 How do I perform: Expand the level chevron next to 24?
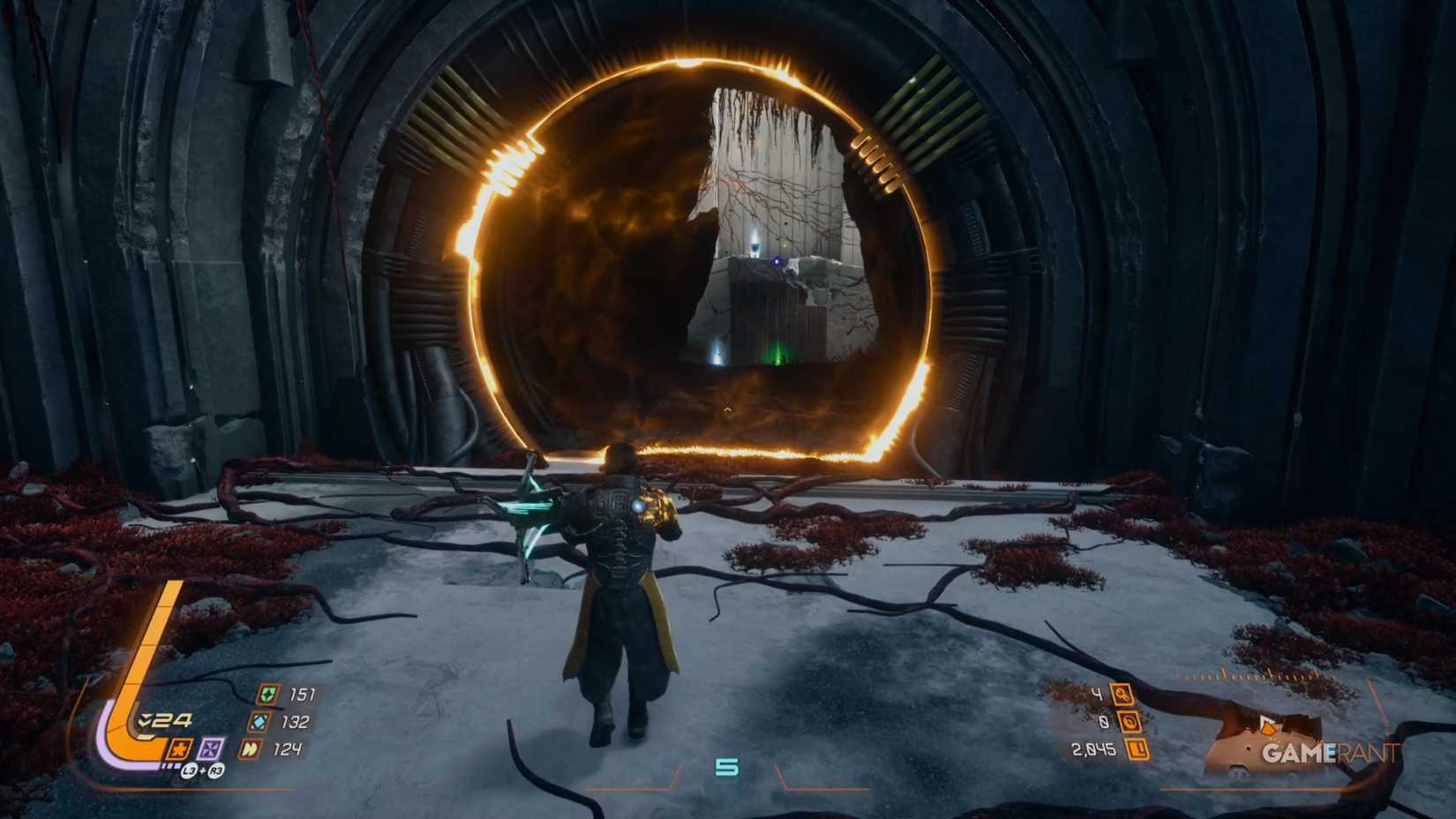(145, 720)
